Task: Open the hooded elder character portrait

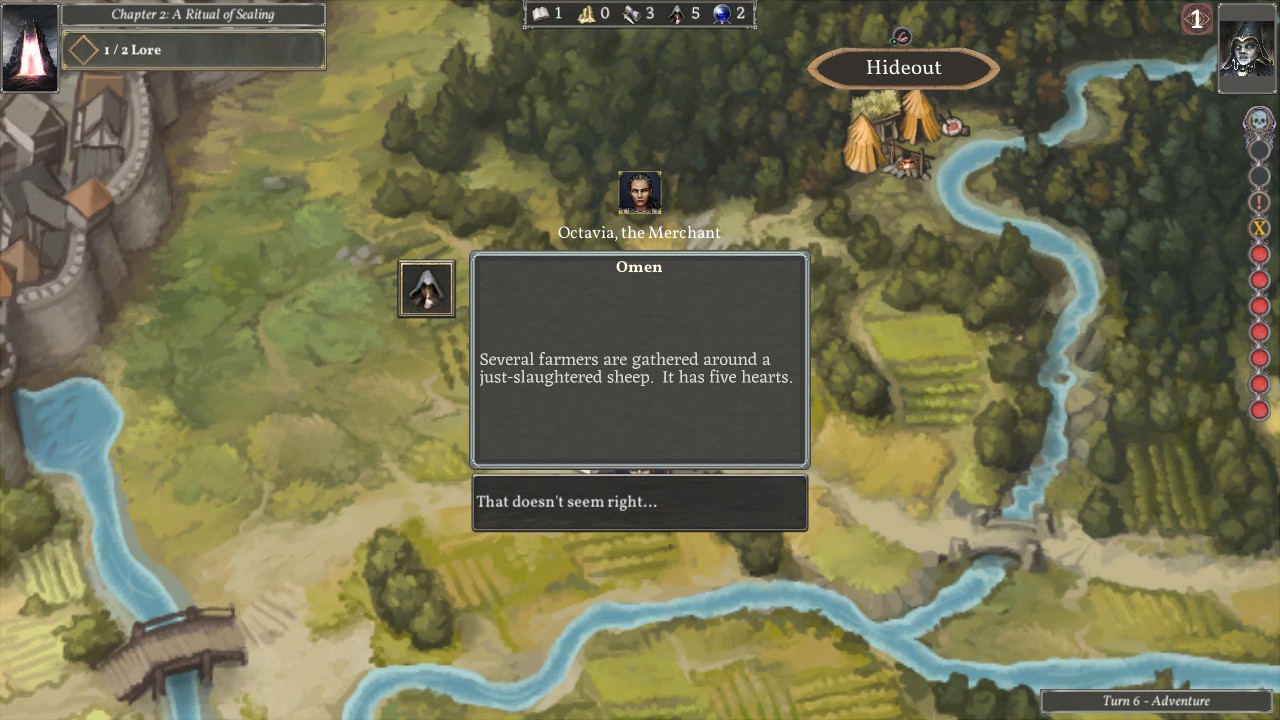Action: pyautogui.click(x=1247, y=48)
